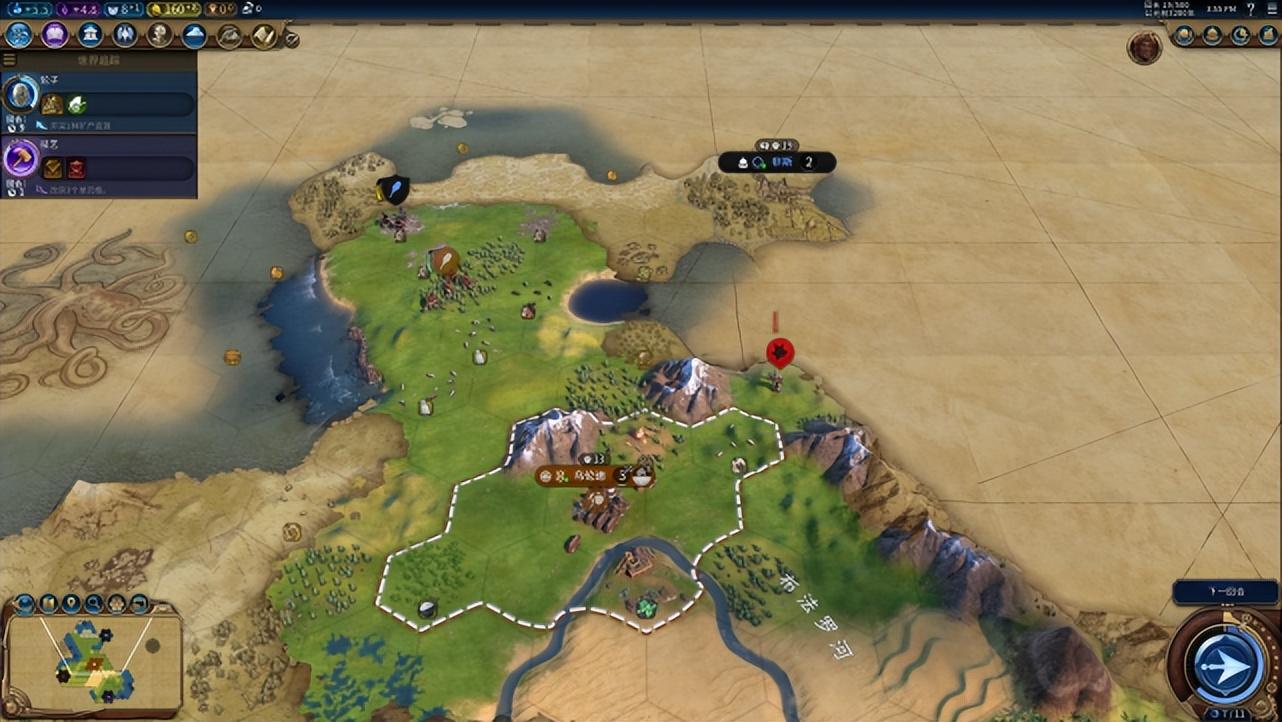Toggle the world tracker list menu
The image size is (1282, 722).
(9, 60)
